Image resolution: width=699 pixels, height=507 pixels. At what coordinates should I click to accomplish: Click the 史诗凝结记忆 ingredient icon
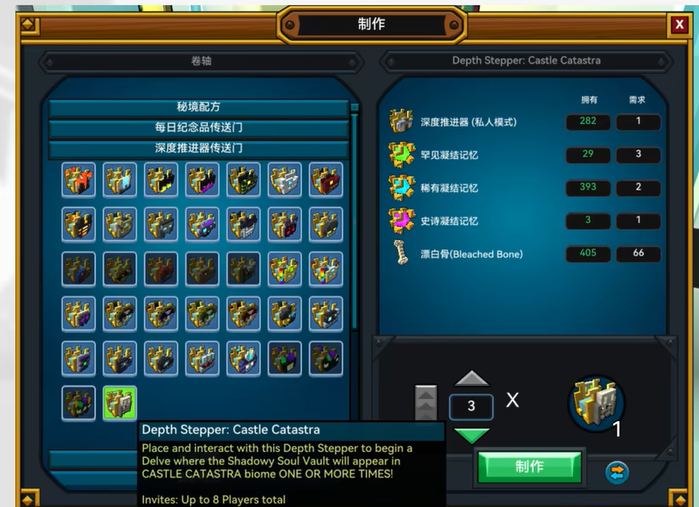coord(402,220)
